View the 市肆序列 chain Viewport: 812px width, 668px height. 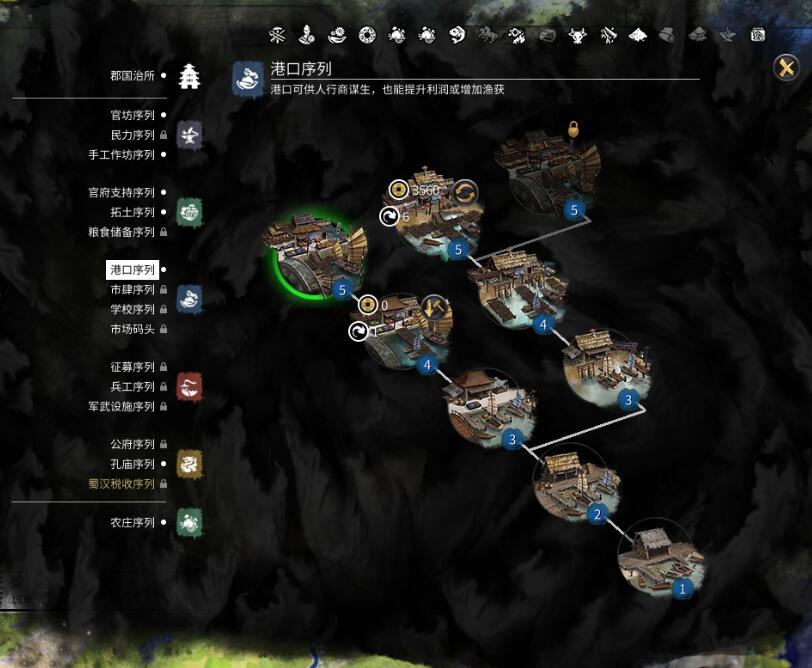pyautogui.click(x=132, y=290)
